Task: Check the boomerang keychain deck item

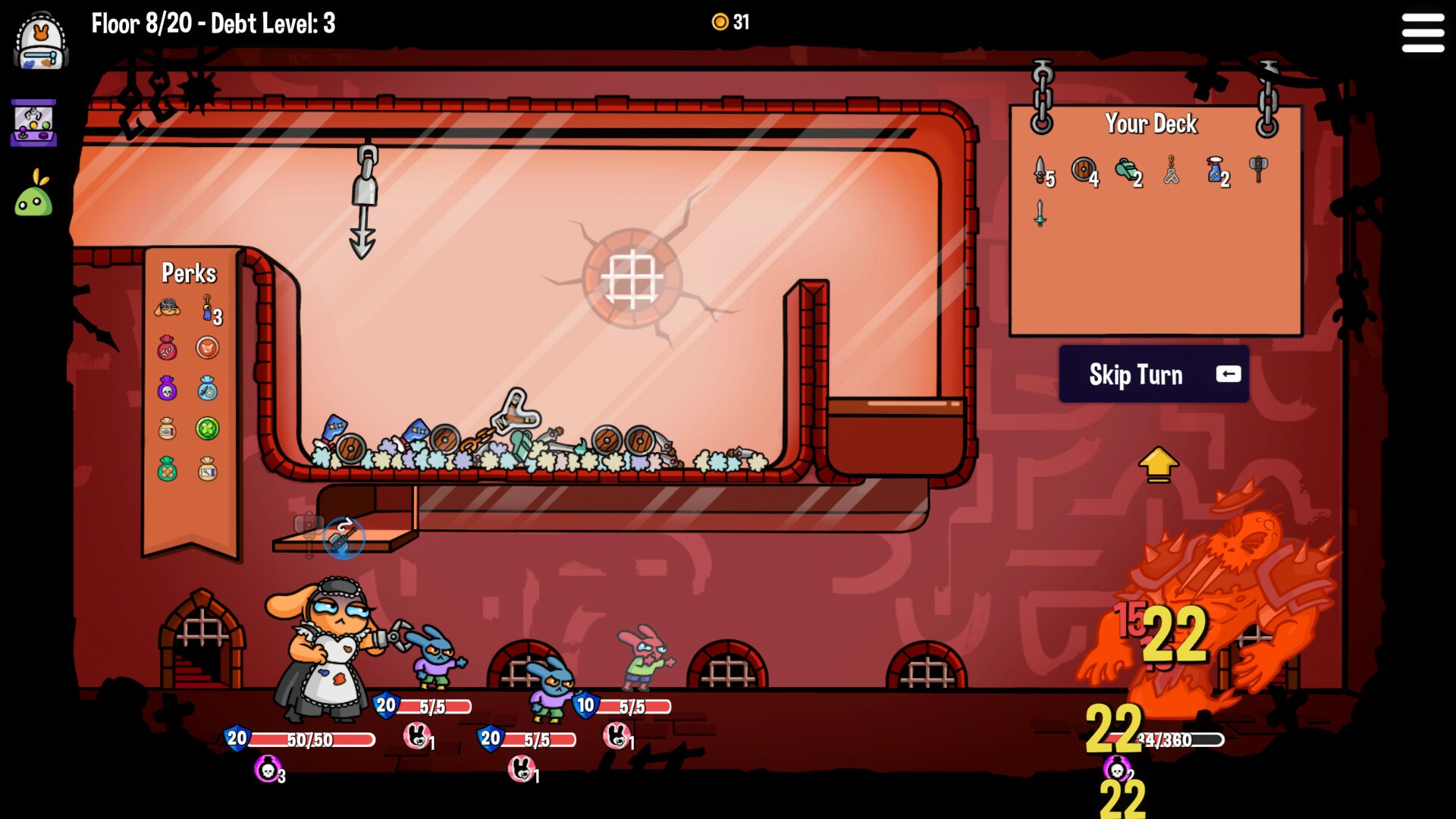Action: [1172, 170]
